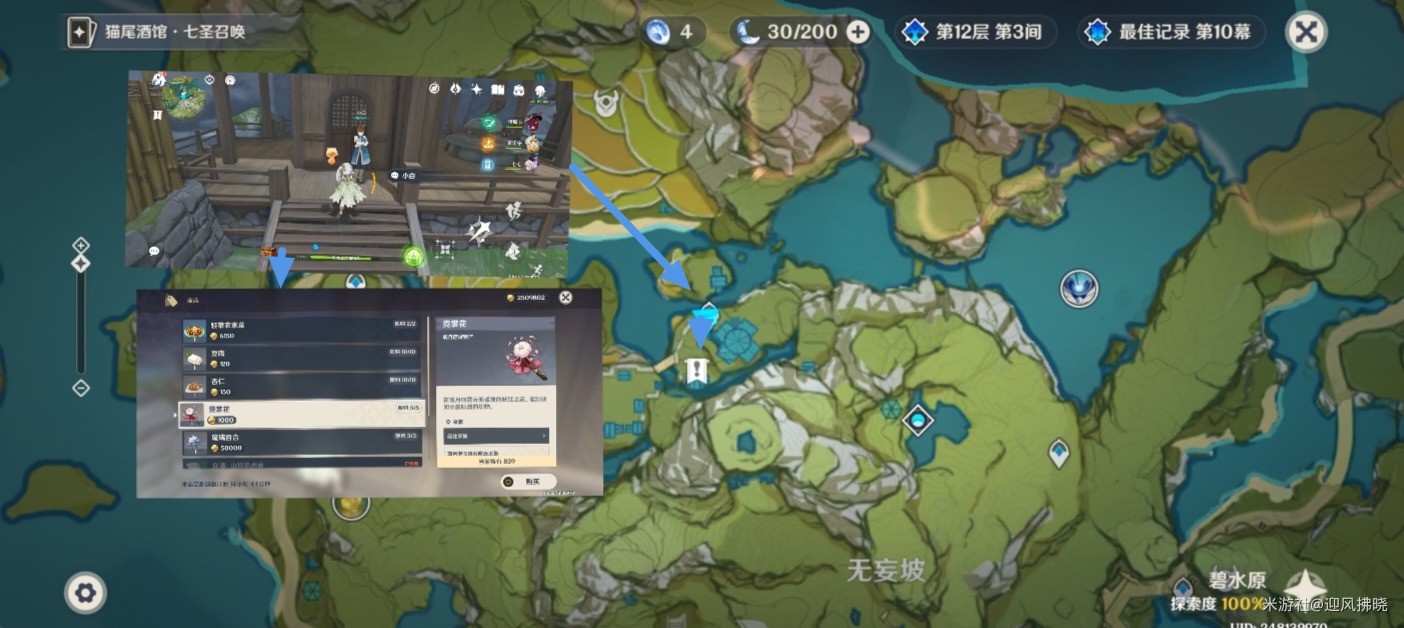The height and width of the screenshot is (628, 1404).
Task: Select the diamond-framed domain marker by the lake
Action: [x=917, y=421]
